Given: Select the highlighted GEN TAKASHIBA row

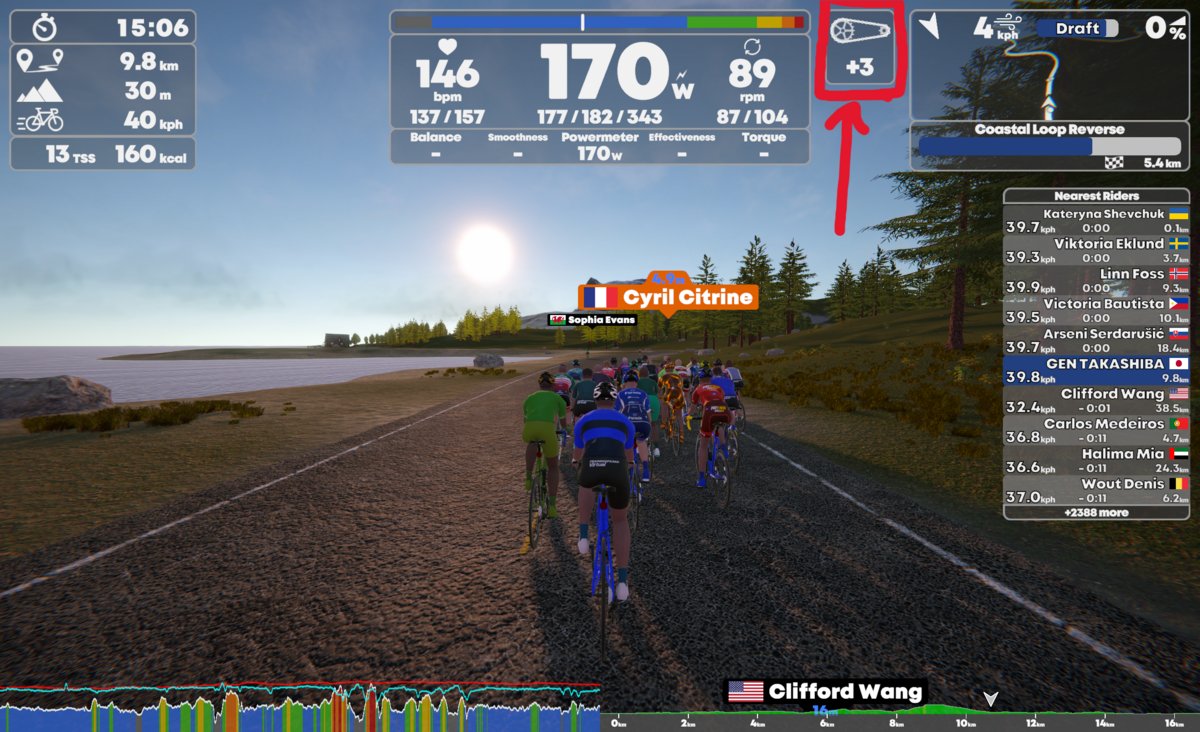Looking at the screenshot, I should pyautogui.click(x=1096, y=371).
